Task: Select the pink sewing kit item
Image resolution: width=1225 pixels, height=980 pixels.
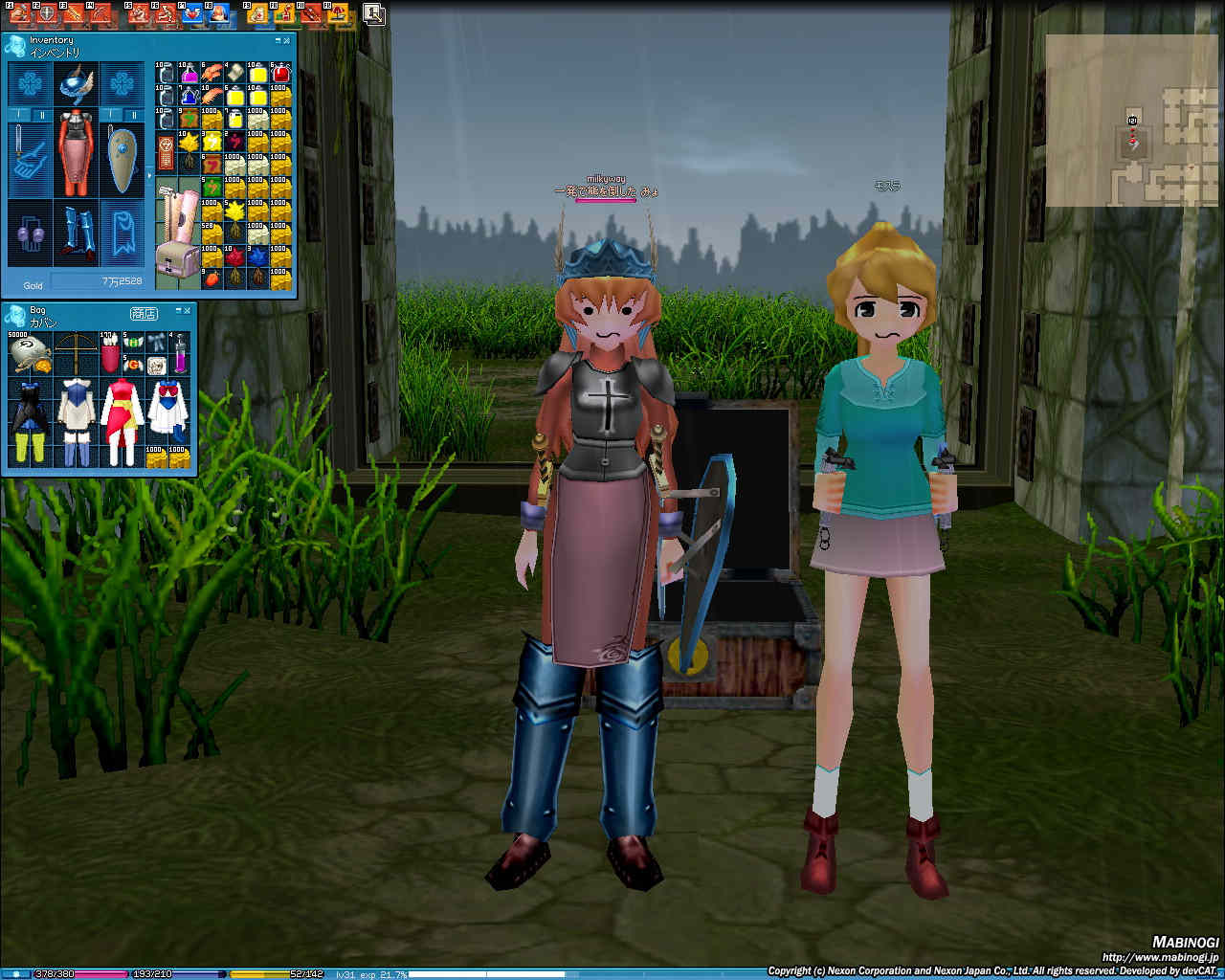Action: coord(179,234)
